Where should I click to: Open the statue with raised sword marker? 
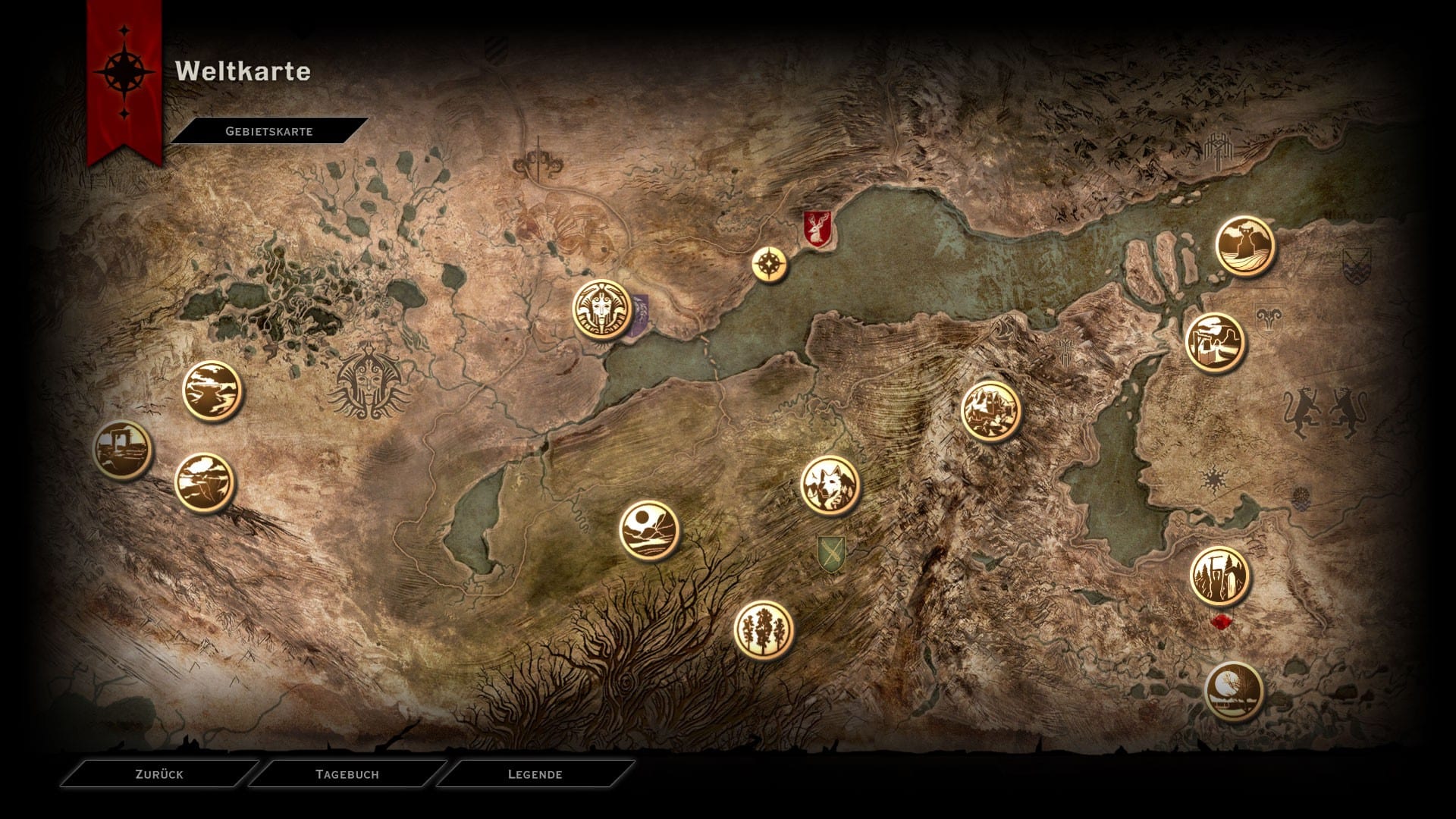coord(1219,576)
